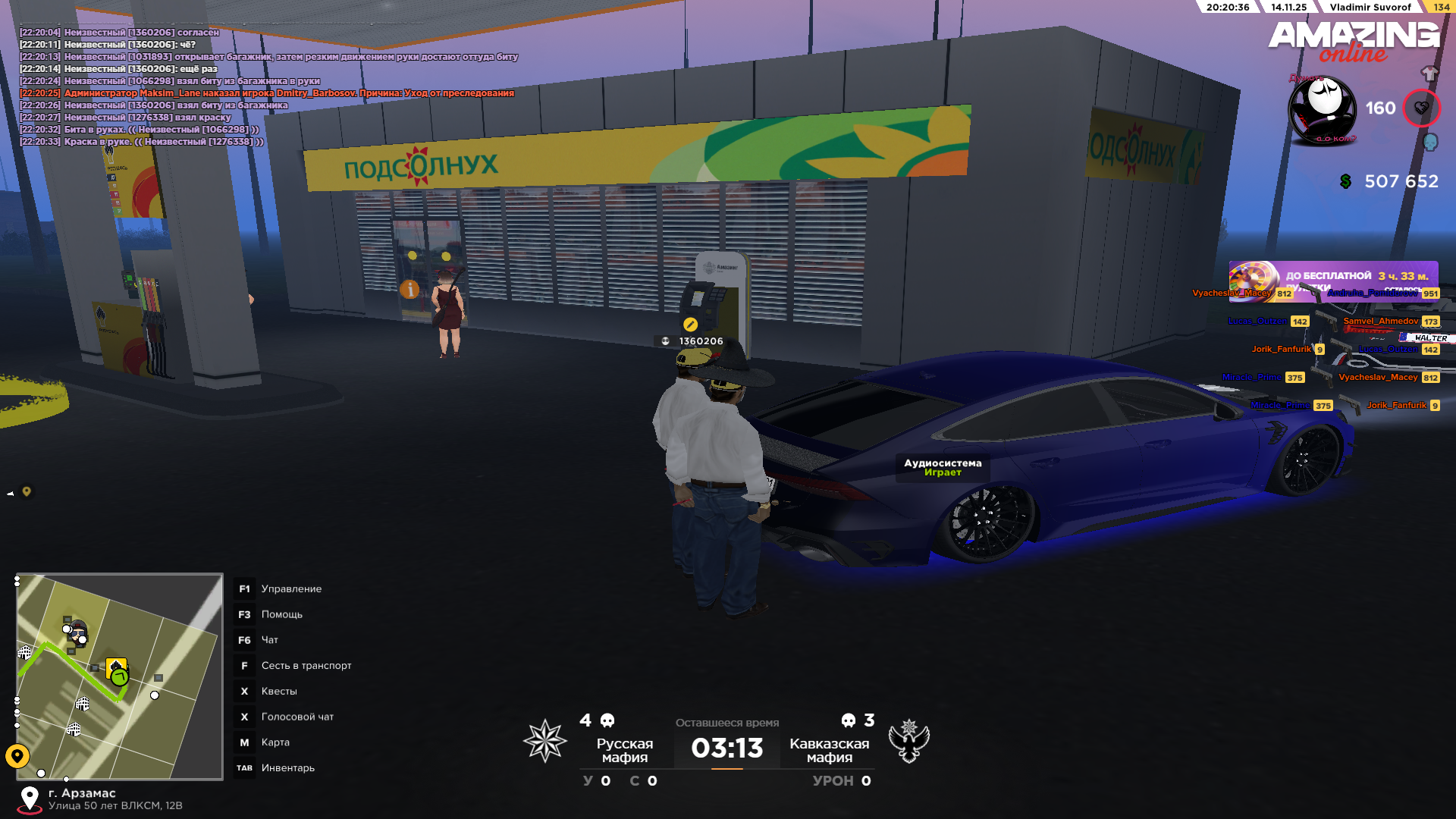Click the player avatar portrait
This screenshot has width=1456, height=819.
point(1323,110)
